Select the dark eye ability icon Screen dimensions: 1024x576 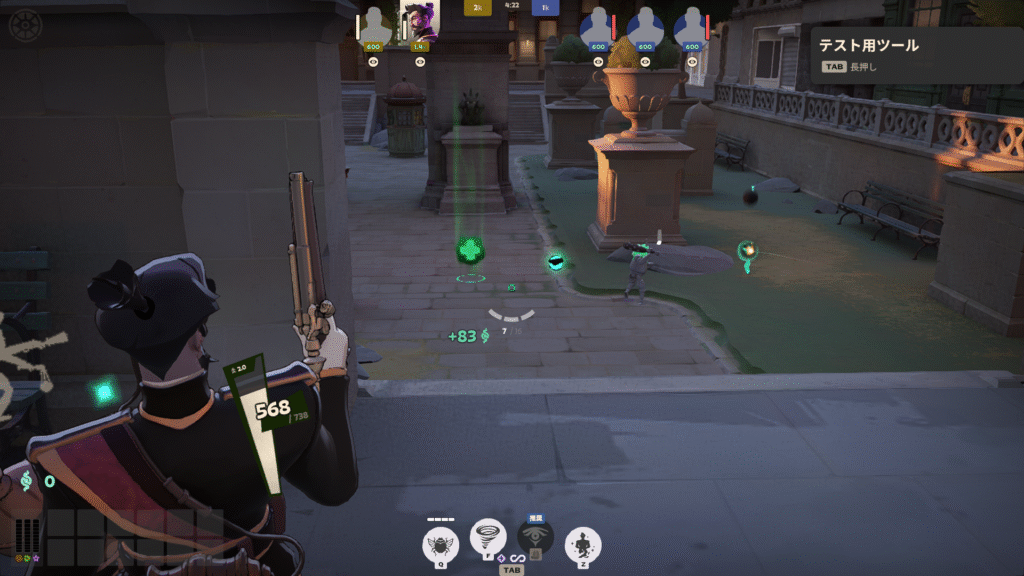pyautogui.click(x=536, y=538)
